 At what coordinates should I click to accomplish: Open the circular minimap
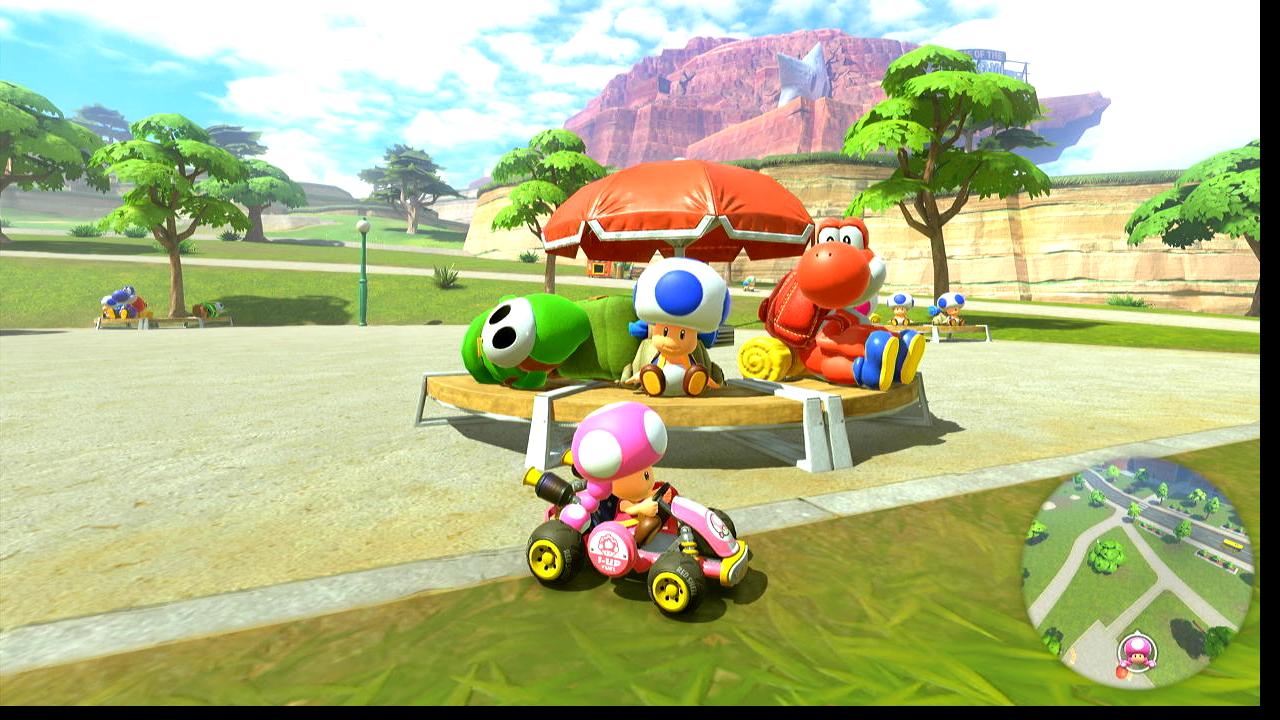(1137, 572)
